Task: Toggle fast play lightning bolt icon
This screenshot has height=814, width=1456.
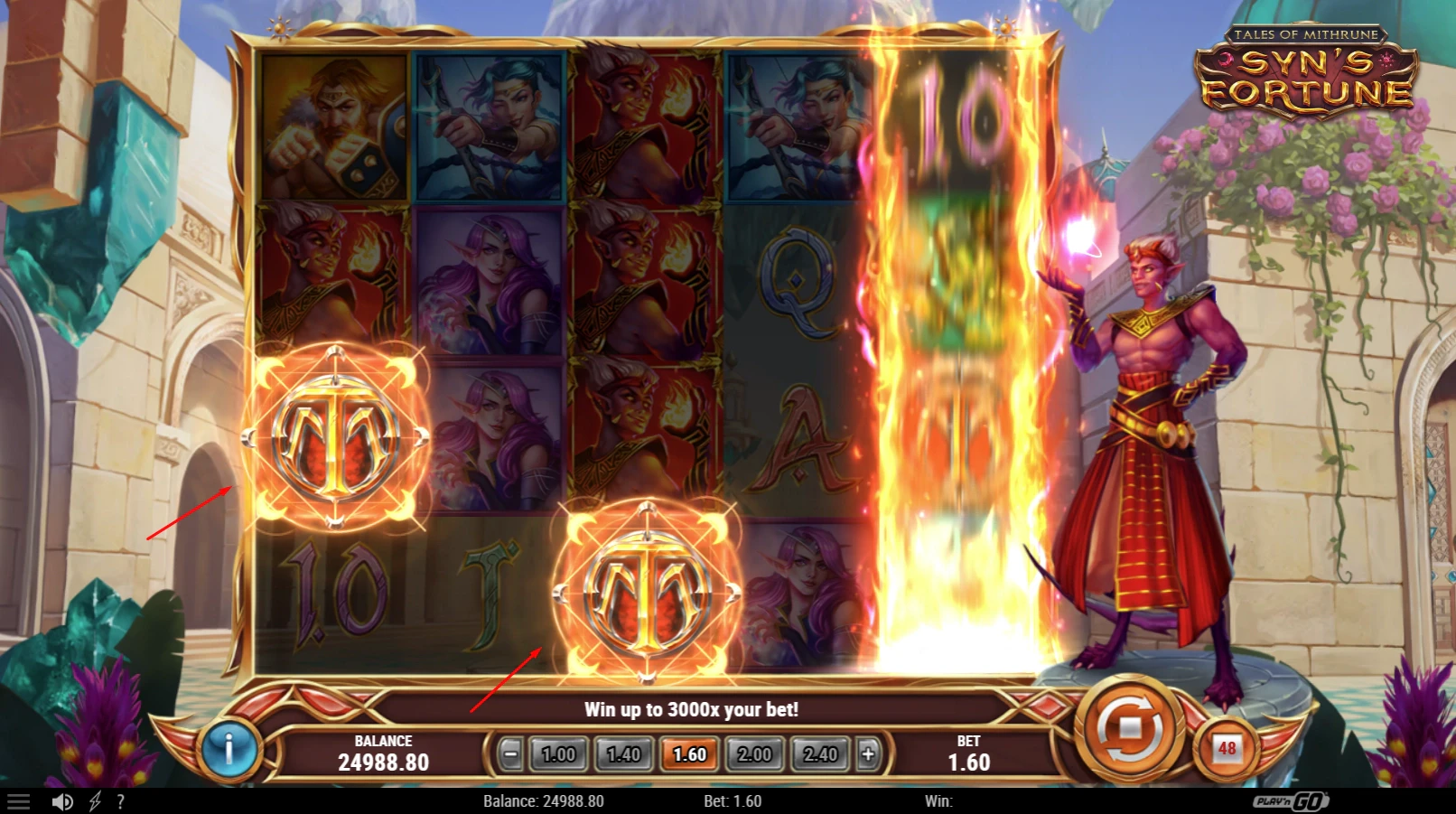Action: pyautogui.click(x=95, y=801)
